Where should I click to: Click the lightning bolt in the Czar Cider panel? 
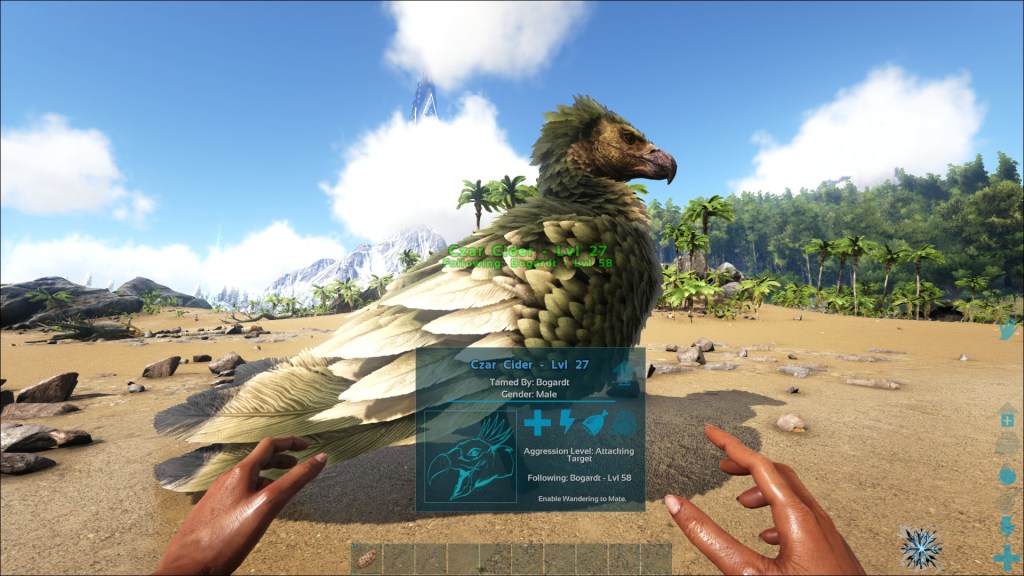566,422
